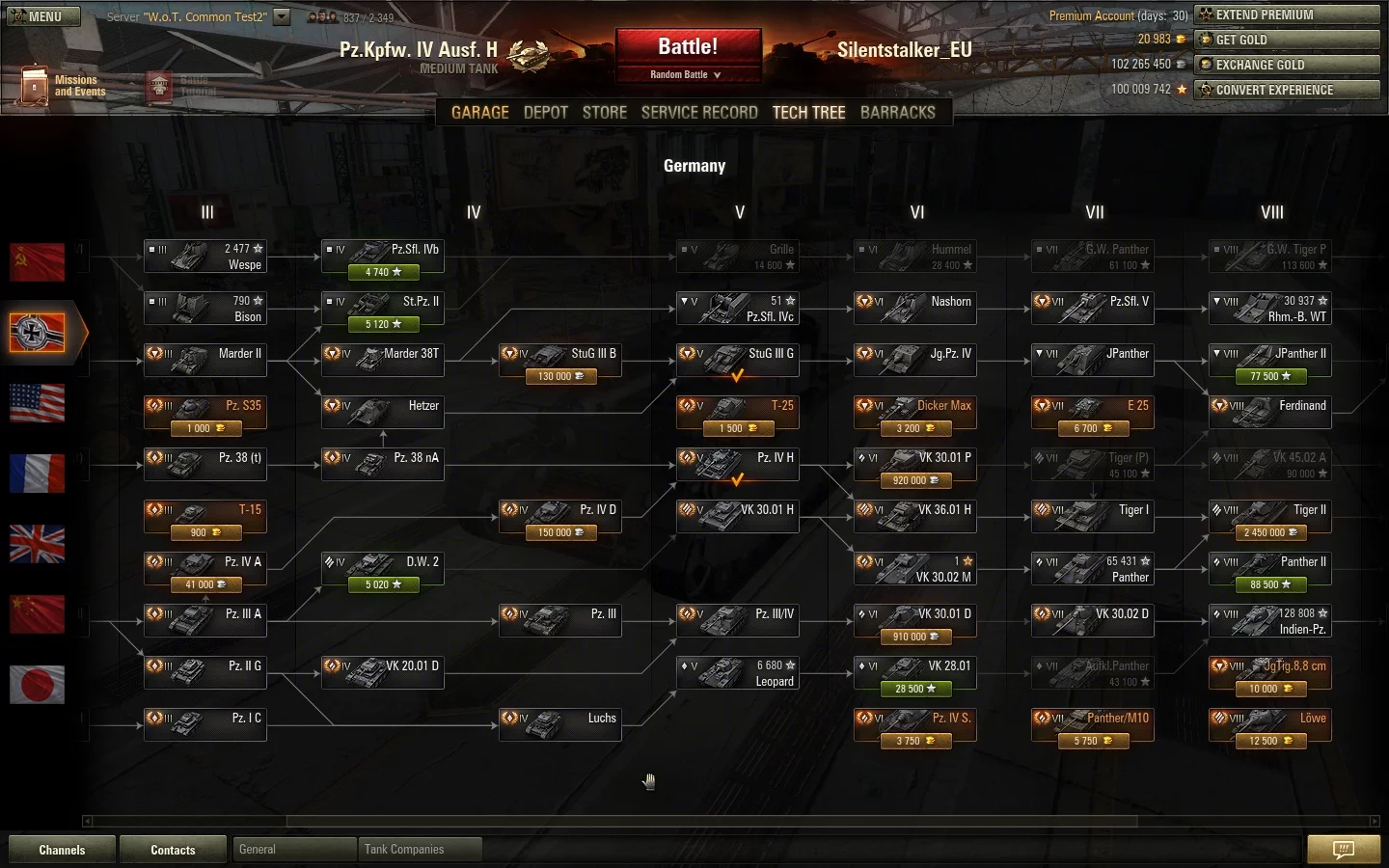Screen dimensions: 1389x868
Task: Open the Channels button
Action: 62,850
